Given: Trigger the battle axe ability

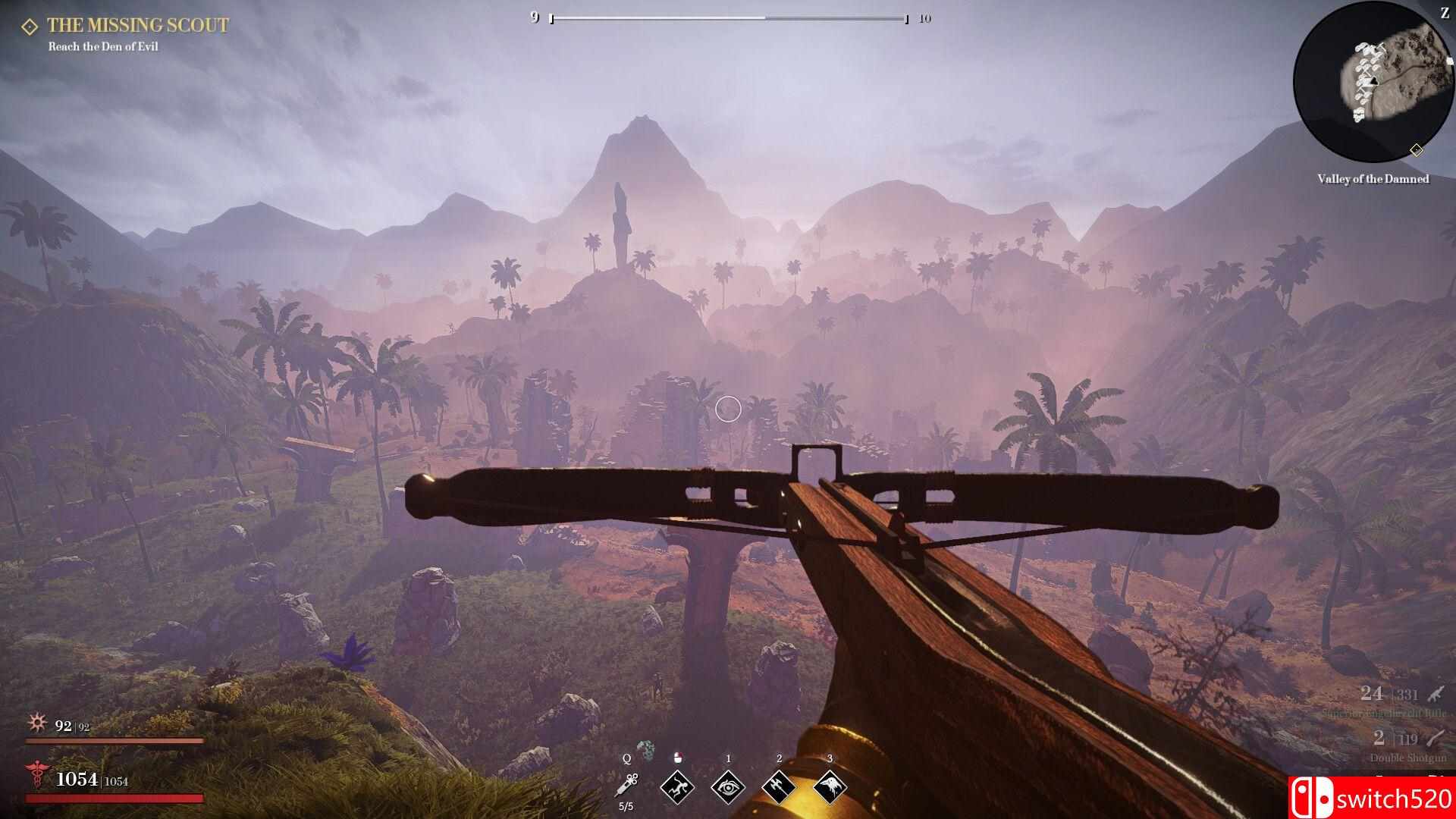Looking at the screenshot, I should (779, 787).
